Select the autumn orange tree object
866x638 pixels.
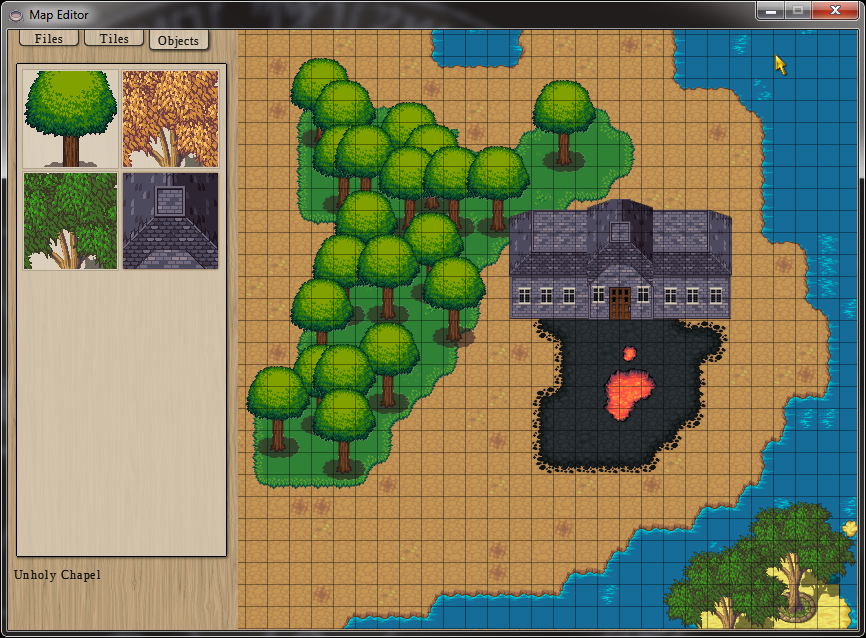click(x=170, y=119)
